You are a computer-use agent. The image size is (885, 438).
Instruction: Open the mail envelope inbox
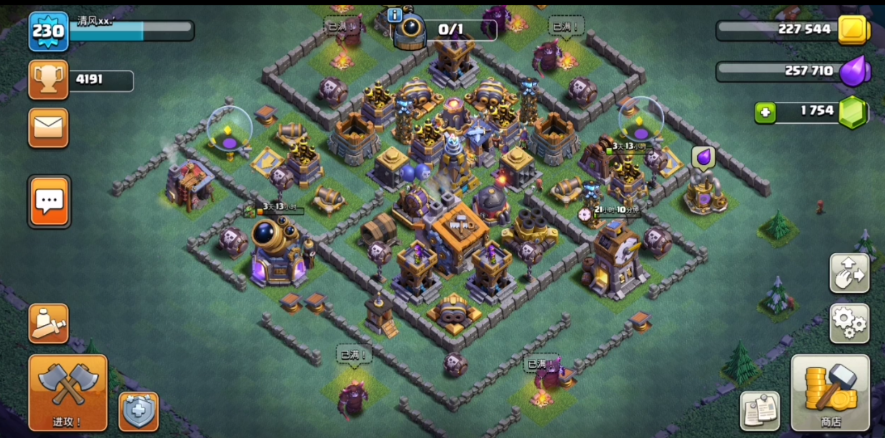(48, 127)
